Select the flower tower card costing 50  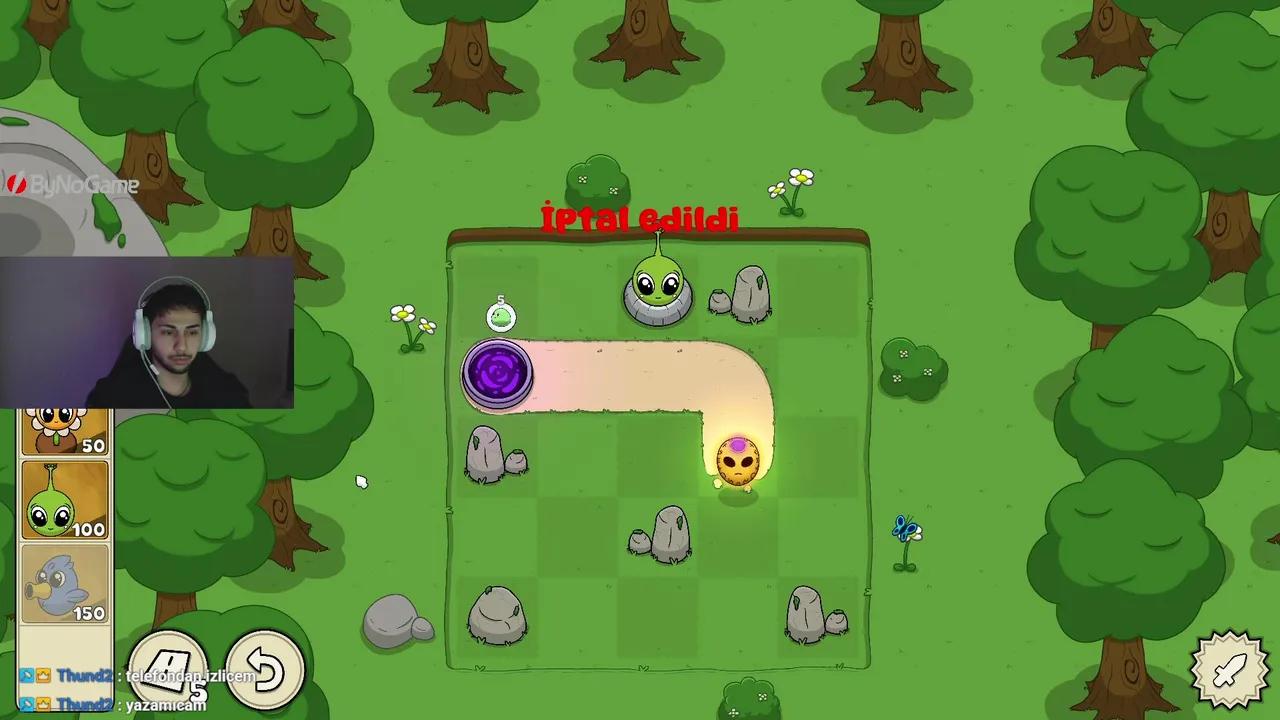pyautogui.click(x=64, y=430)
